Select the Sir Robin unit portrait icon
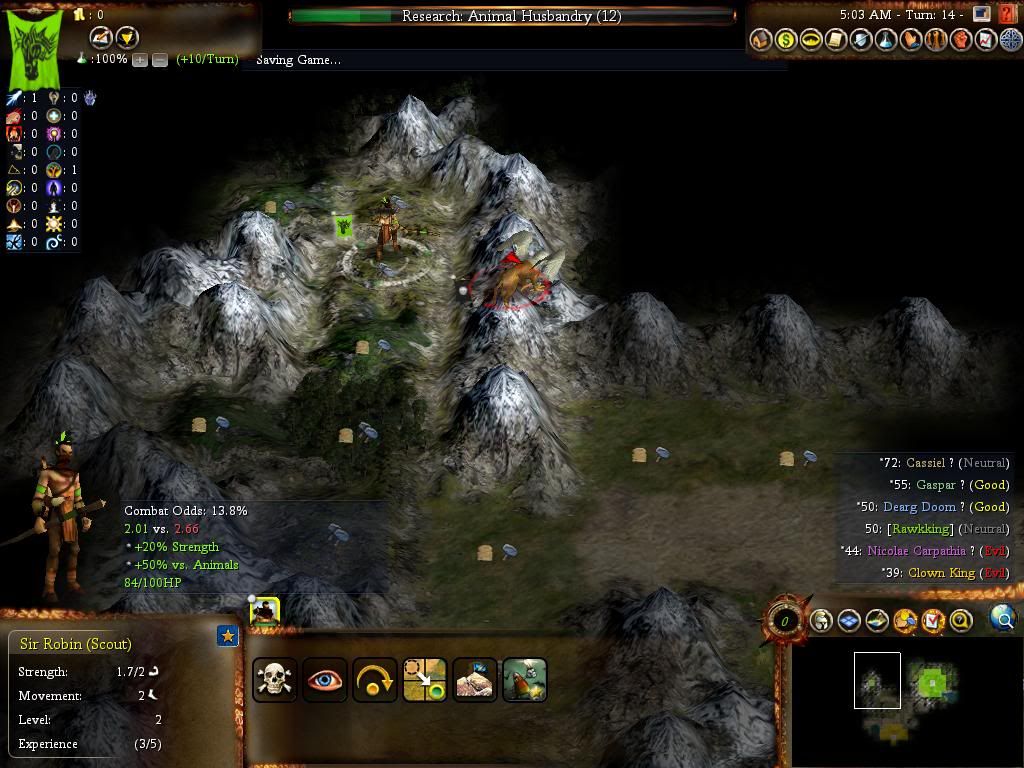The width and height of the screenshot is (1024, 768). (x=264, y=611)
